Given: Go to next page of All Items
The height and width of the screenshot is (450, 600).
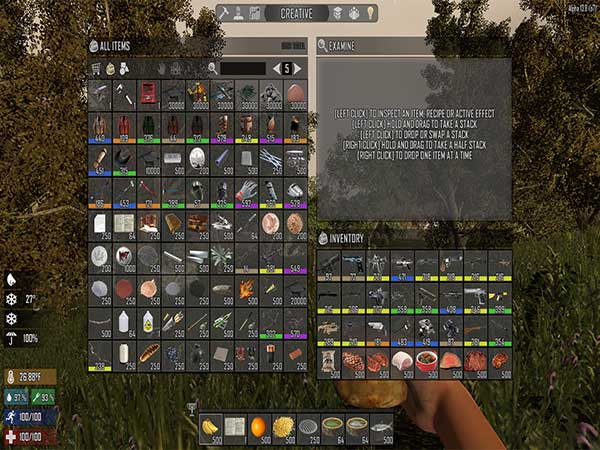Looking at the screenshot, I should [297, 68].
